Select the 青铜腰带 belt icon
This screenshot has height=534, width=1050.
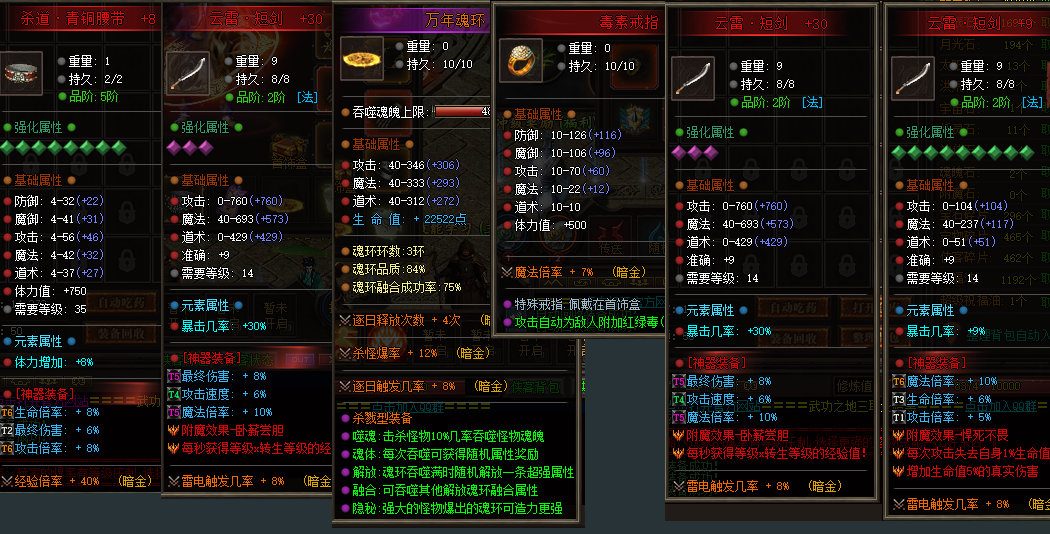tap(22, 73)
